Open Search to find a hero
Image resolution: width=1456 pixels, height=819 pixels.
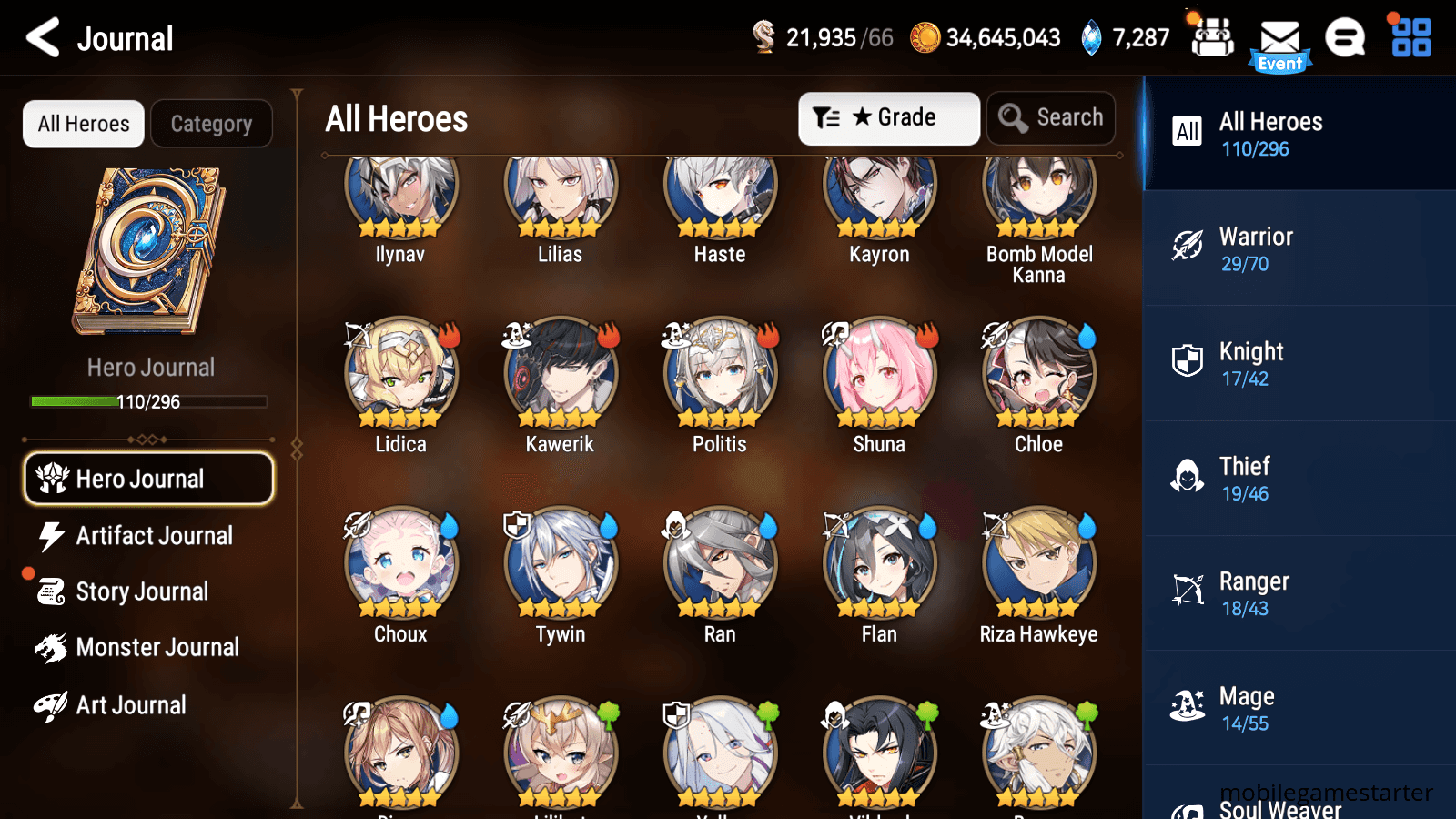[1051, 117]
